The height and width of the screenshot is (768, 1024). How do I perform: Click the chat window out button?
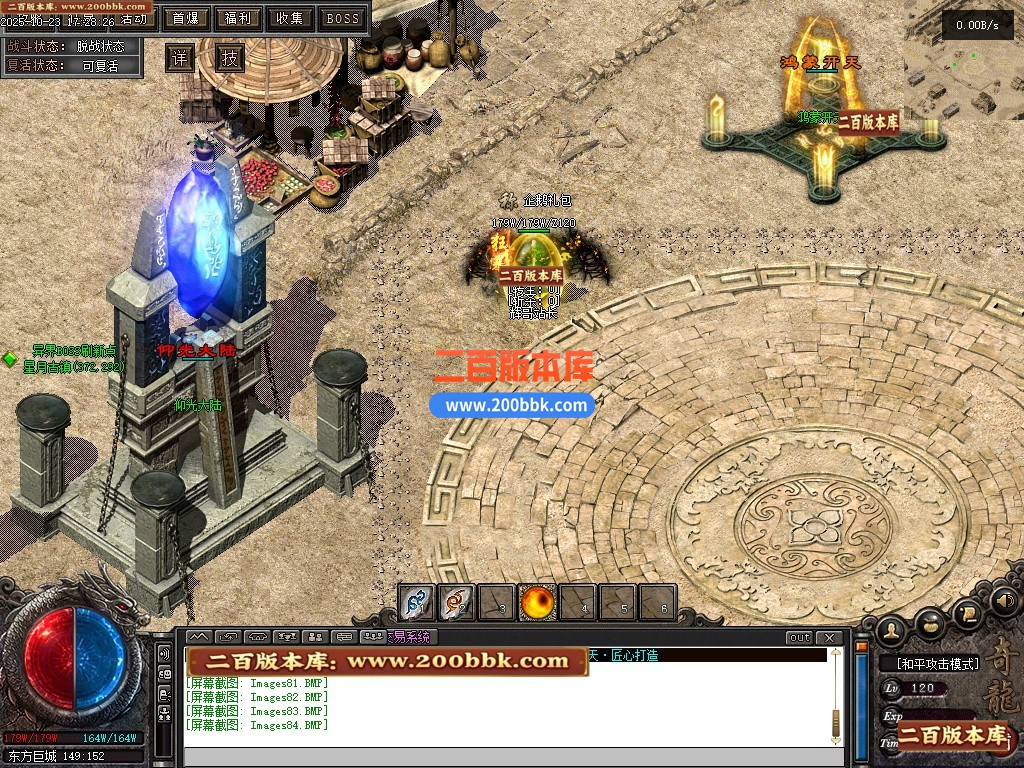coord(800,638)
